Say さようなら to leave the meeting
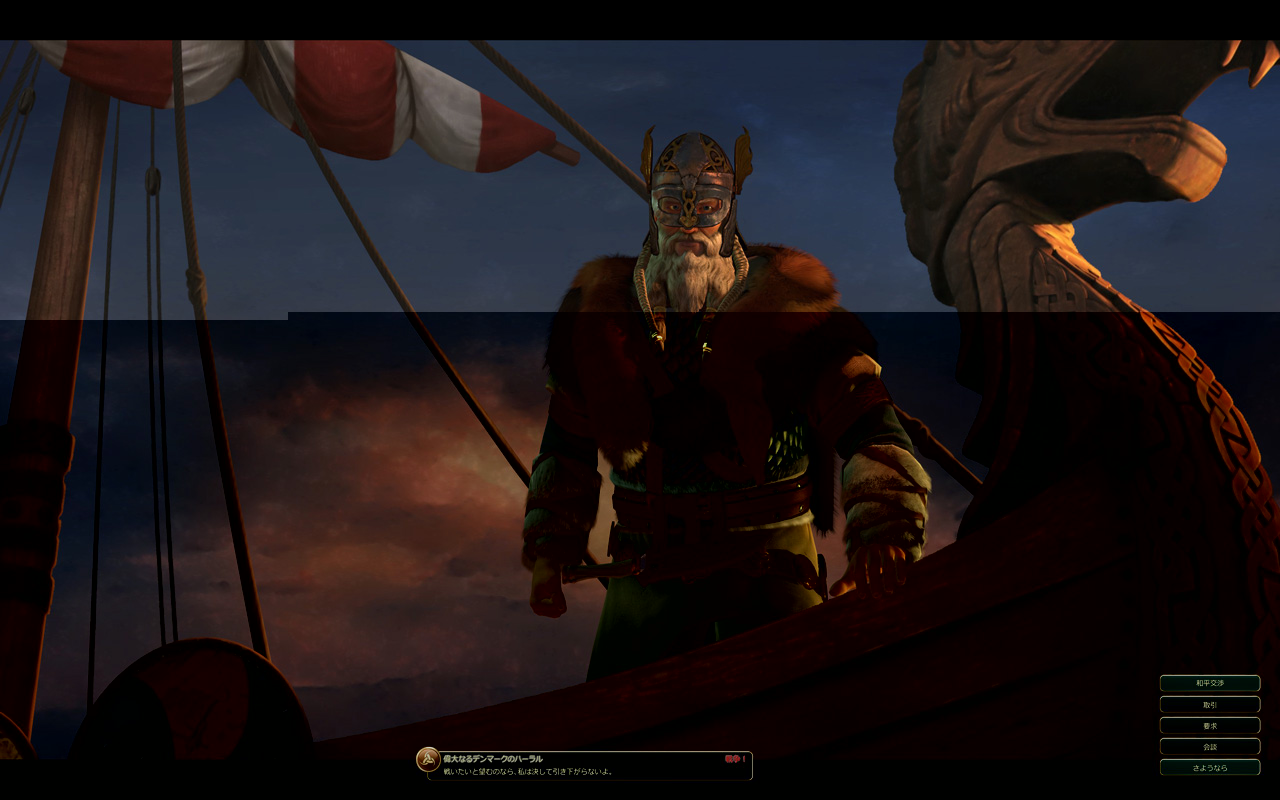The height and width of the screenshot is (800, 1280). [x=1209, y=767]
